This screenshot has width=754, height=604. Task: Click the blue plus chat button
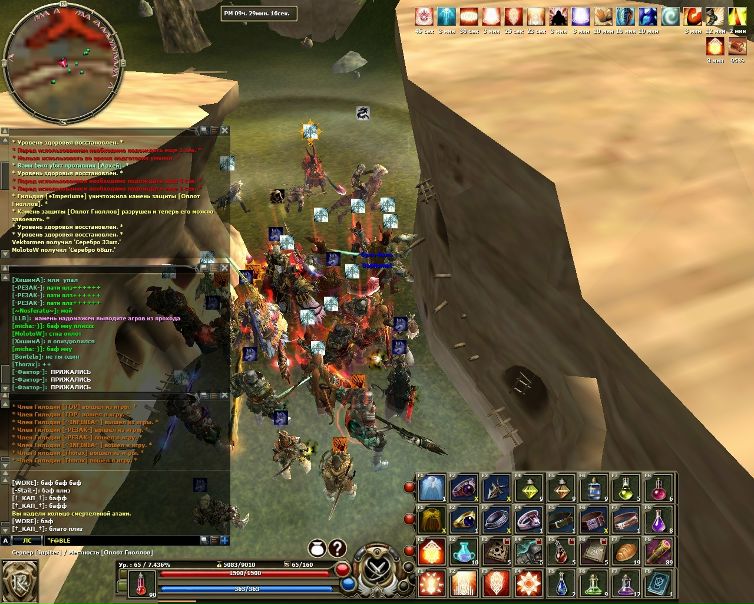(x=225, y=540)
